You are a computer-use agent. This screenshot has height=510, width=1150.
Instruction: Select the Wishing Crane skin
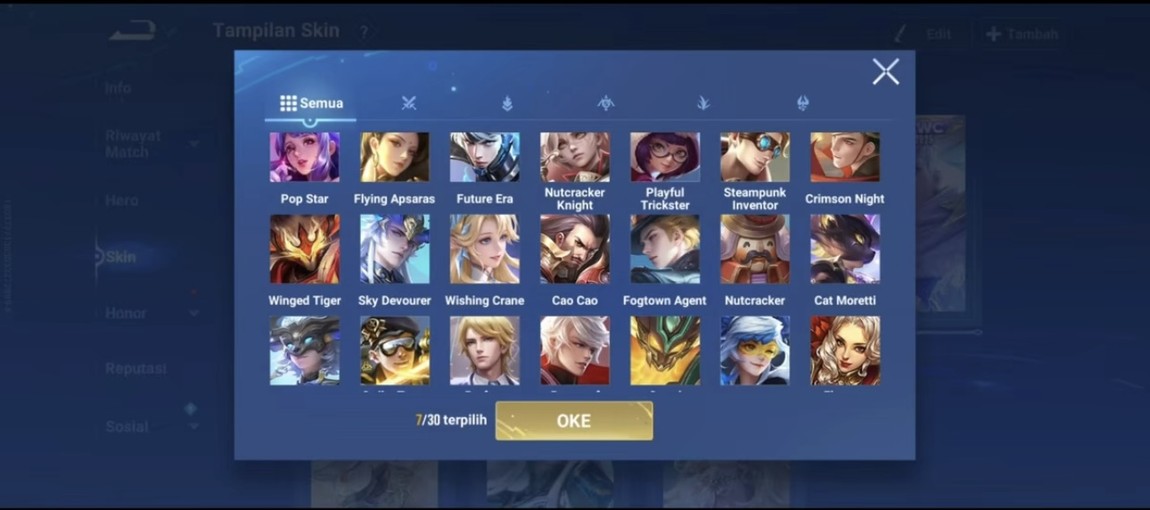[484, 250]
